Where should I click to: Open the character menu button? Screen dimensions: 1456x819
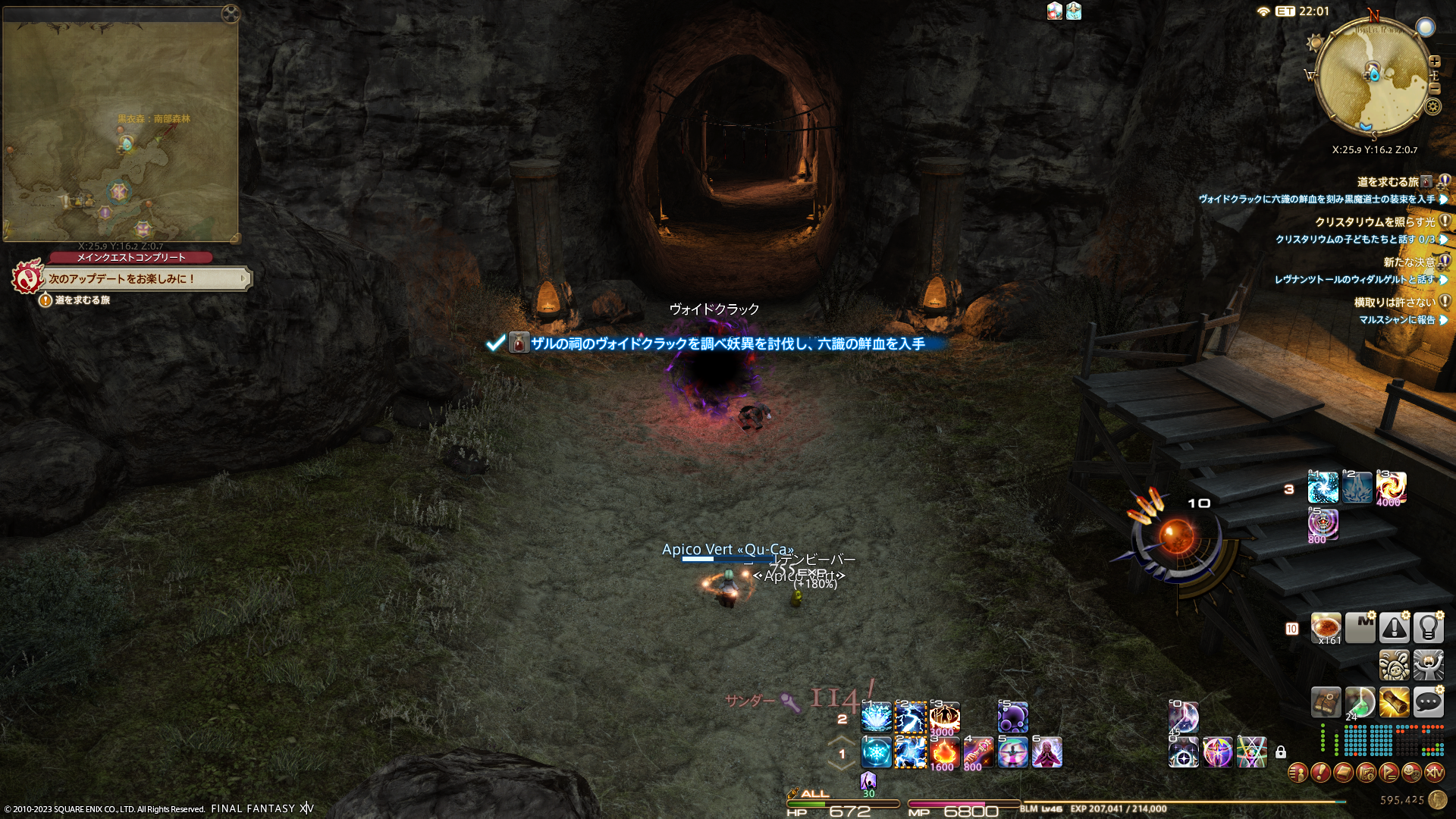click(x=1298, y=773)
